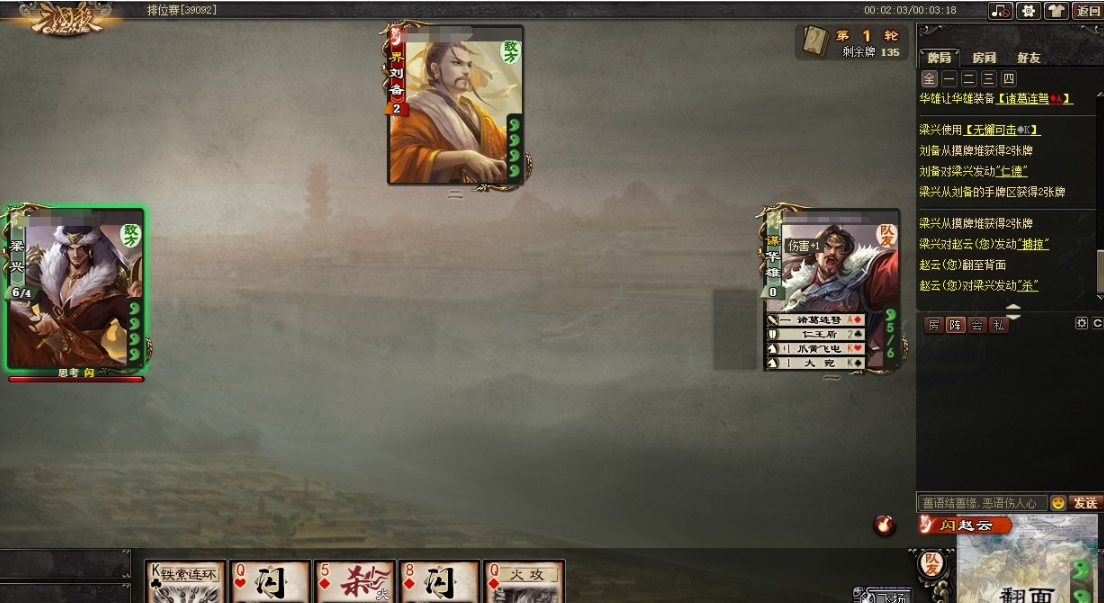
Task: Target the enemy hero 梁兴 card
Action: click(x=76, y=288)
